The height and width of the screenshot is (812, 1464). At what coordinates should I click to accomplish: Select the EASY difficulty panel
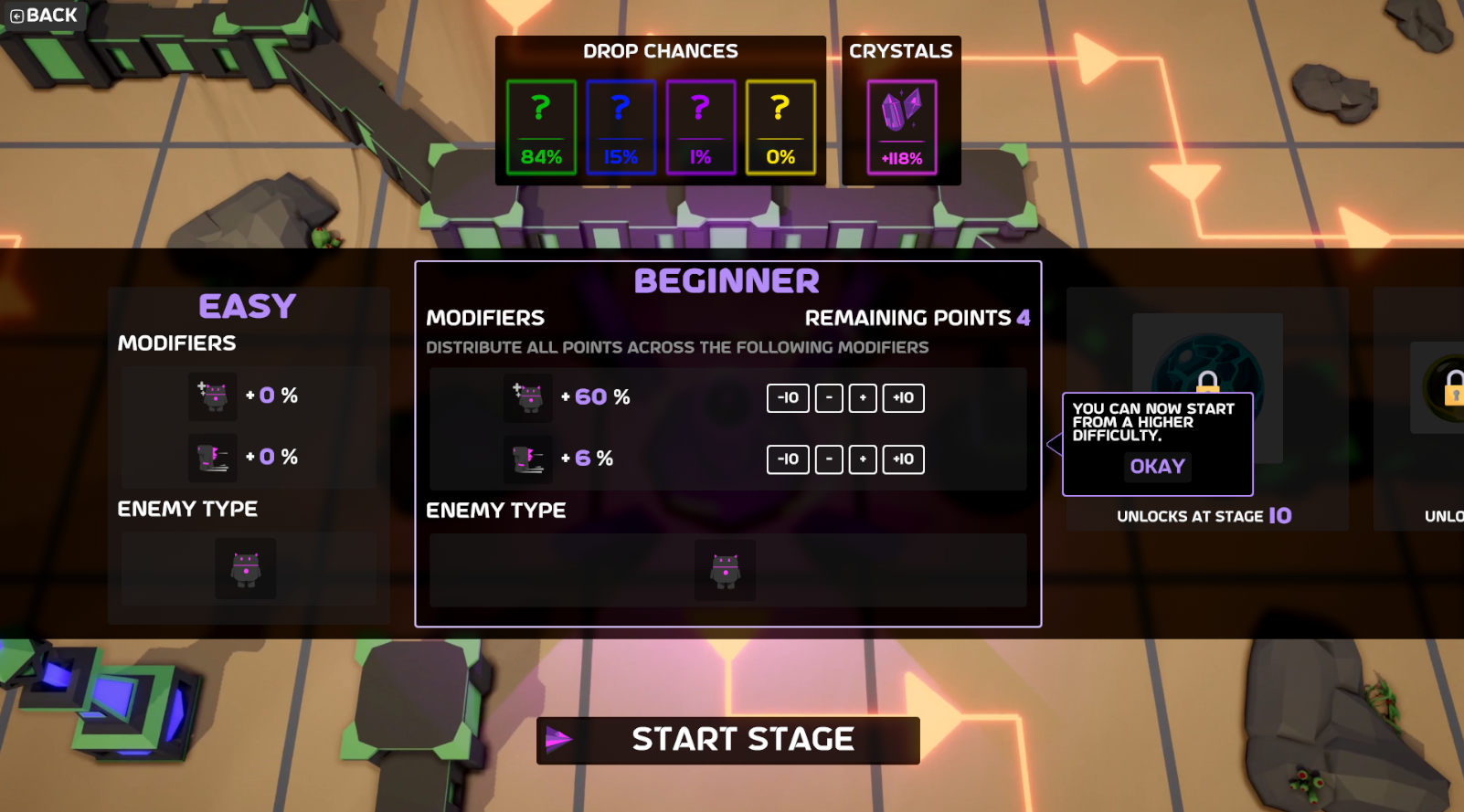247,307
